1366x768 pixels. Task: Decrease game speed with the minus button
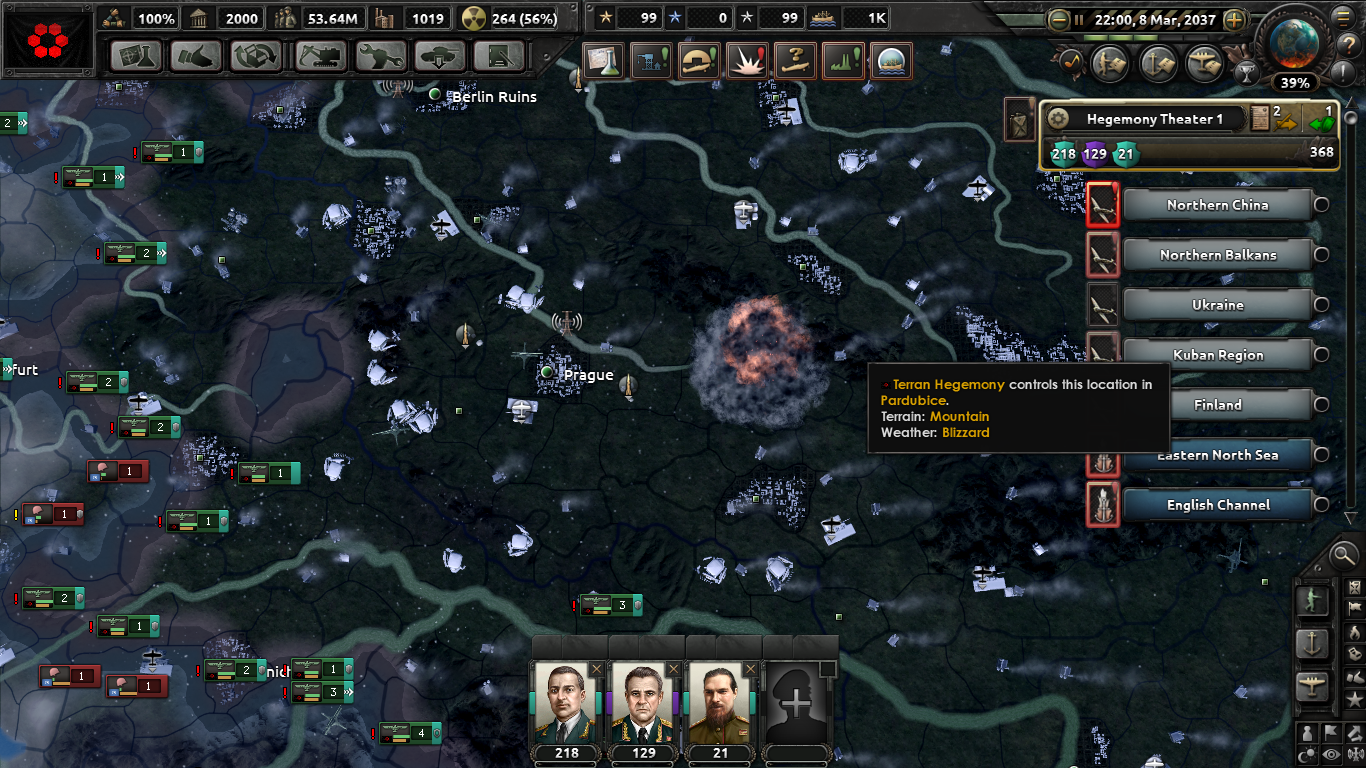[x=1059, y=19]
